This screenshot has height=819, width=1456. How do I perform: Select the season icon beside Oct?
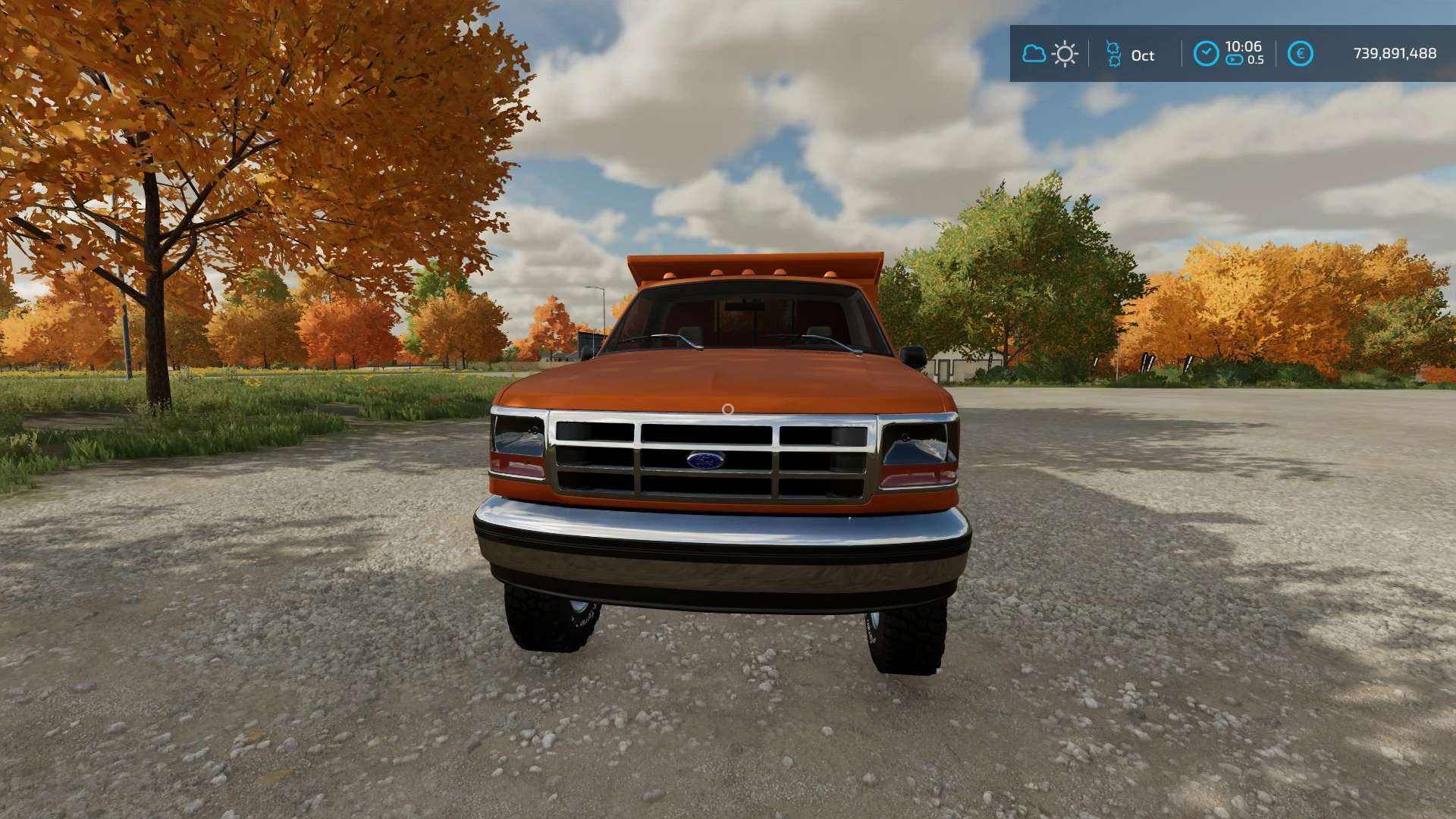pyautogui.click(x=1113, y=54)
